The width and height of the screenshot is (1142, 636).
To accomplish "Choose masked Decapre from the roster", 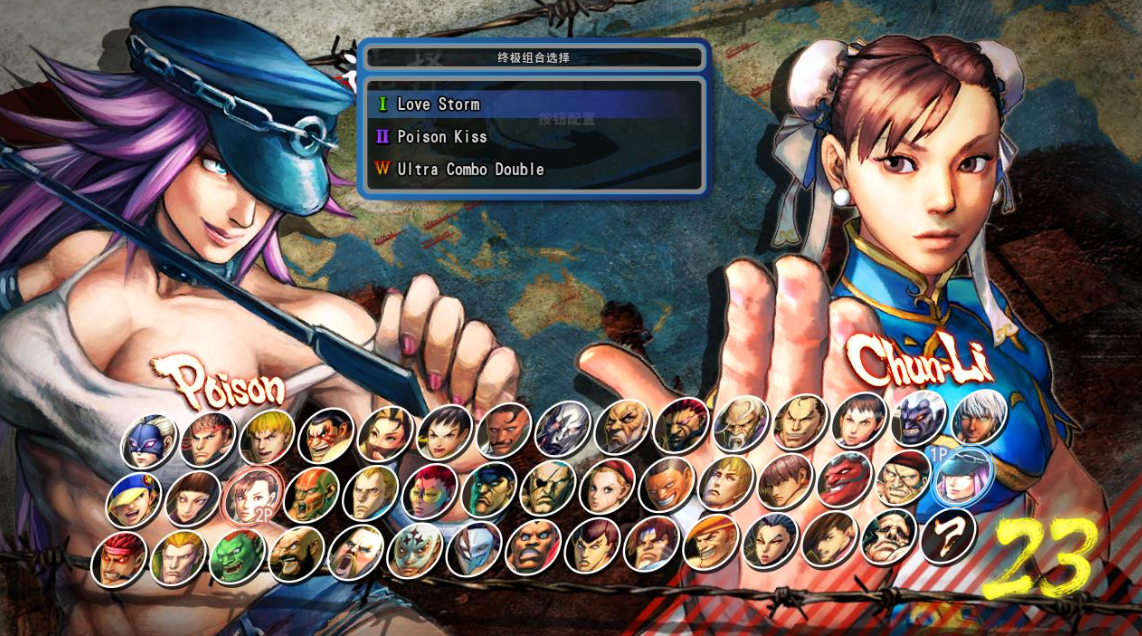I will pos(150,441).
